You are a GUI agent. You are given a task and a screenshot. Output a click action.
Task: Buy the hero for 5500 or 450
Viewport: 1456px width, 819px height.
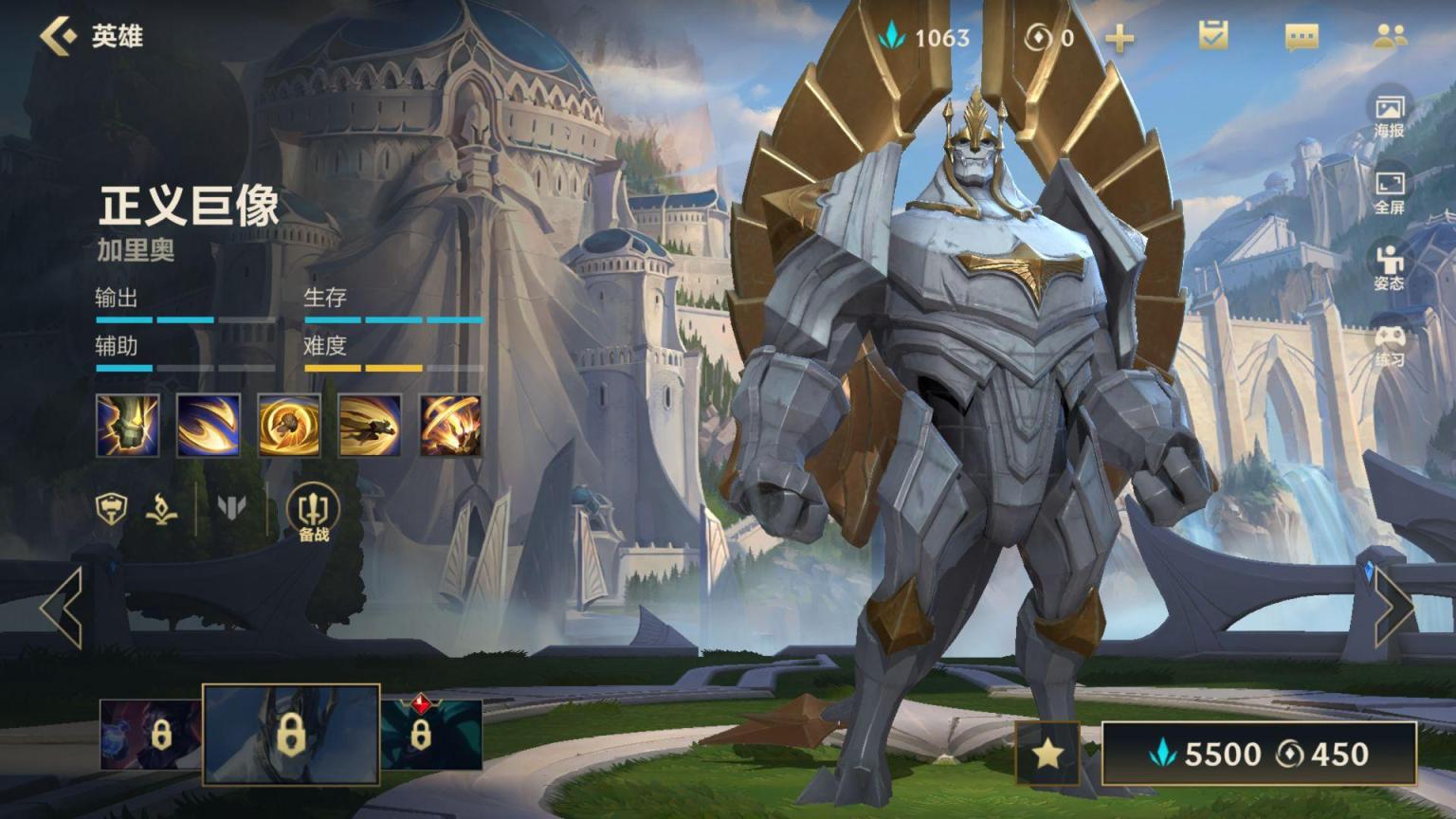1259,754
